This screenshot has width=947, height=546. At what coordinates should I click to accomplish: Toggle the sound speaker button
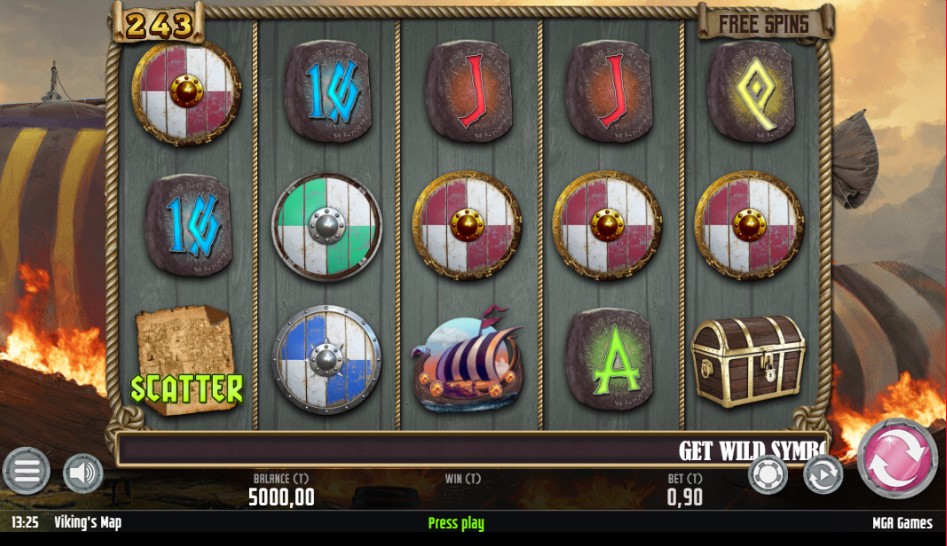pos(83,472)
